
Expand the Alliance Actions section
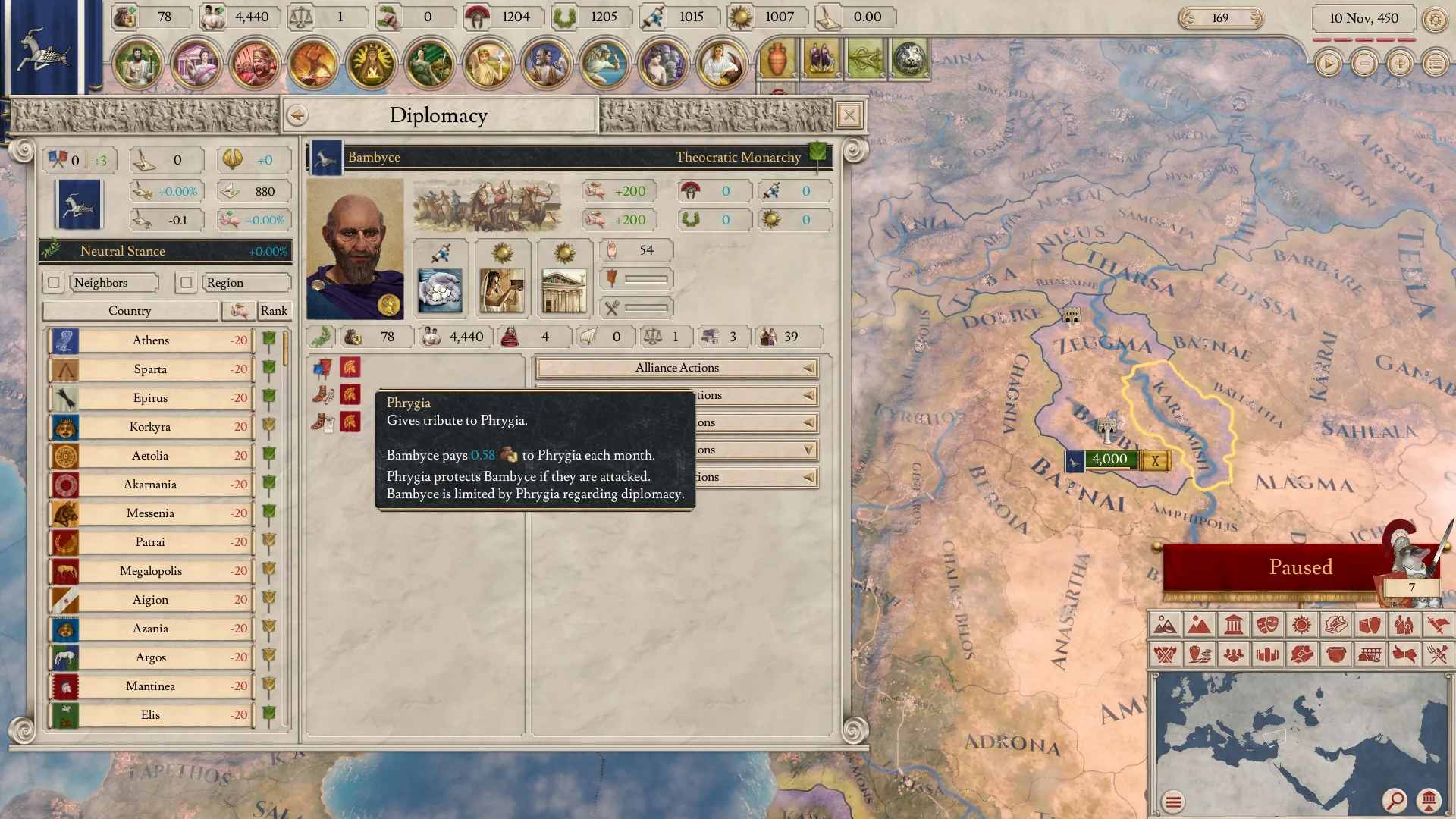676,368
